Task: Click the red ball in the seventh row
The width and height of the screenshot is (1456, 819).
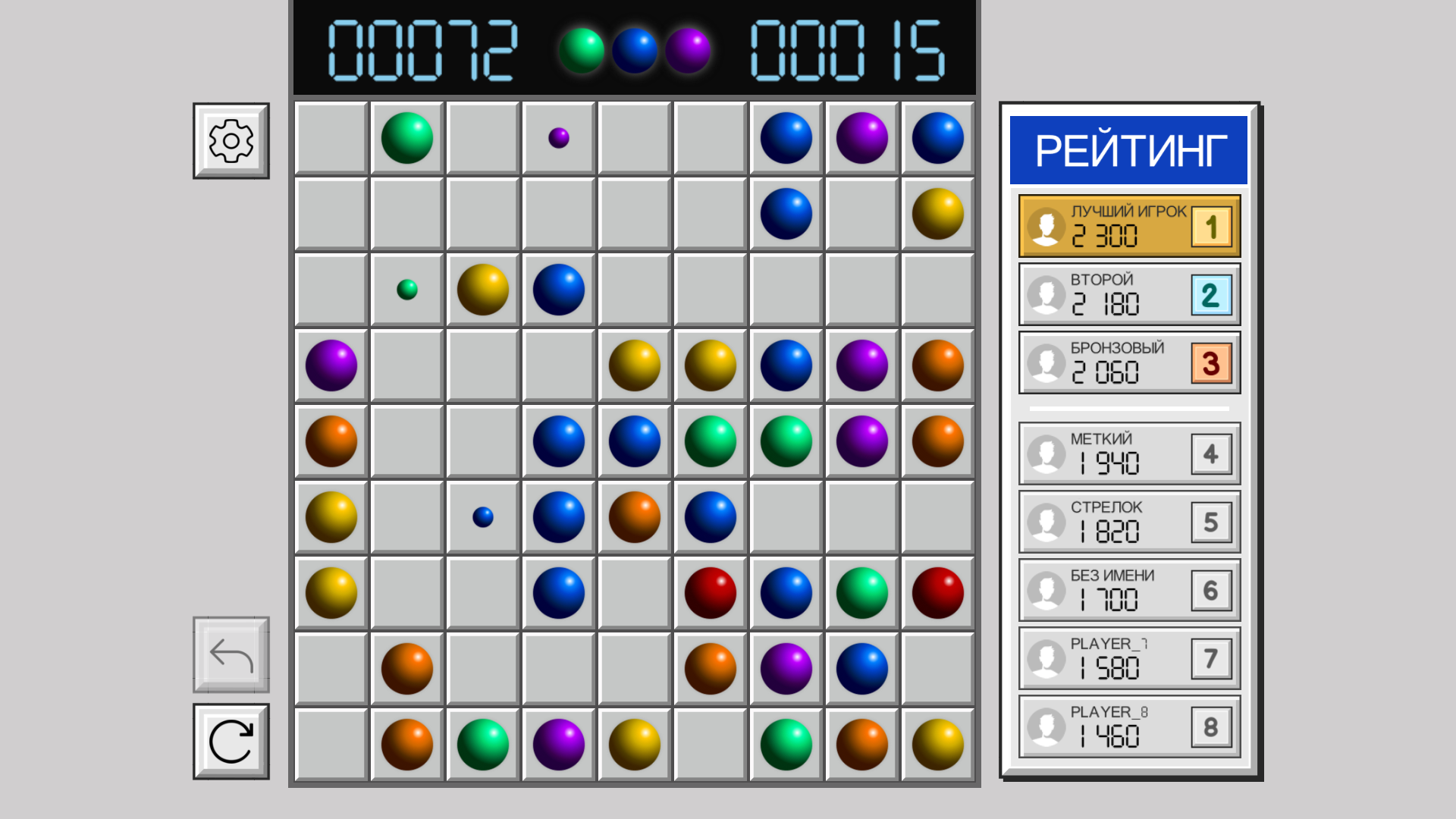Action: click(x=710, y=593)
